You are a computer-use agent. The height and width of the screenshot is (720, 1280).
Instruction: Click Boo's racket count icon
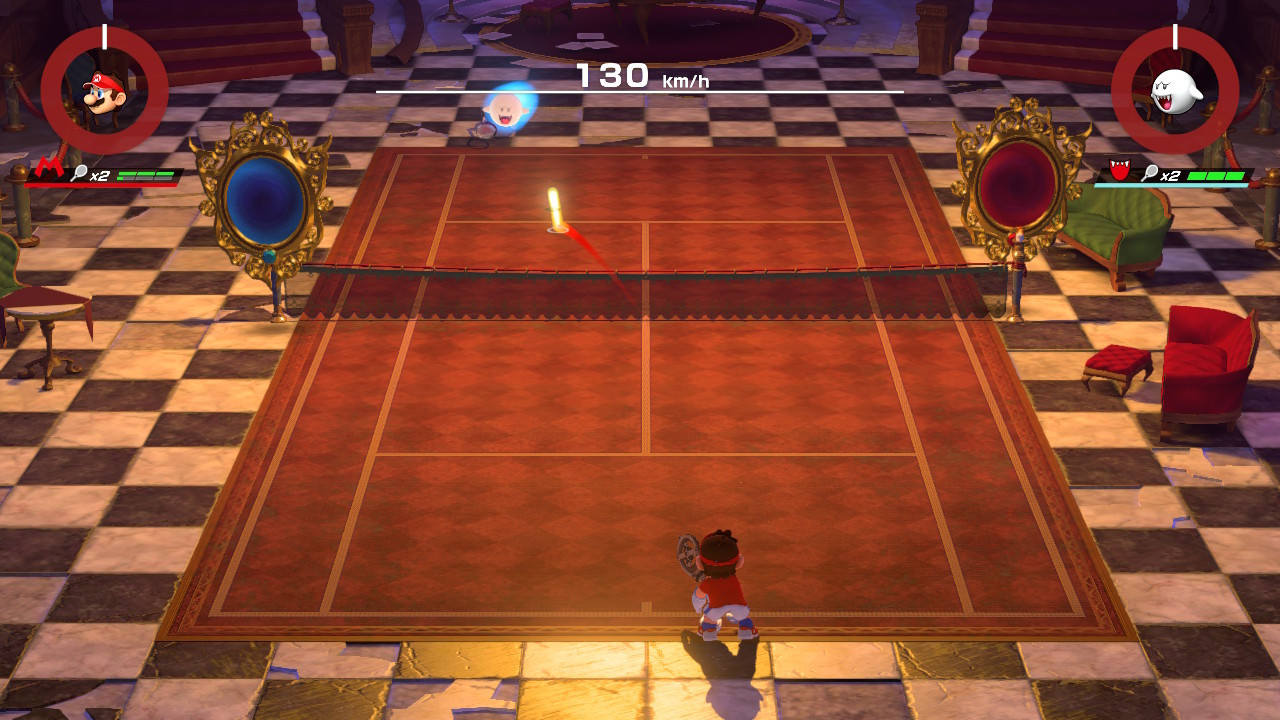point(1151,174)
